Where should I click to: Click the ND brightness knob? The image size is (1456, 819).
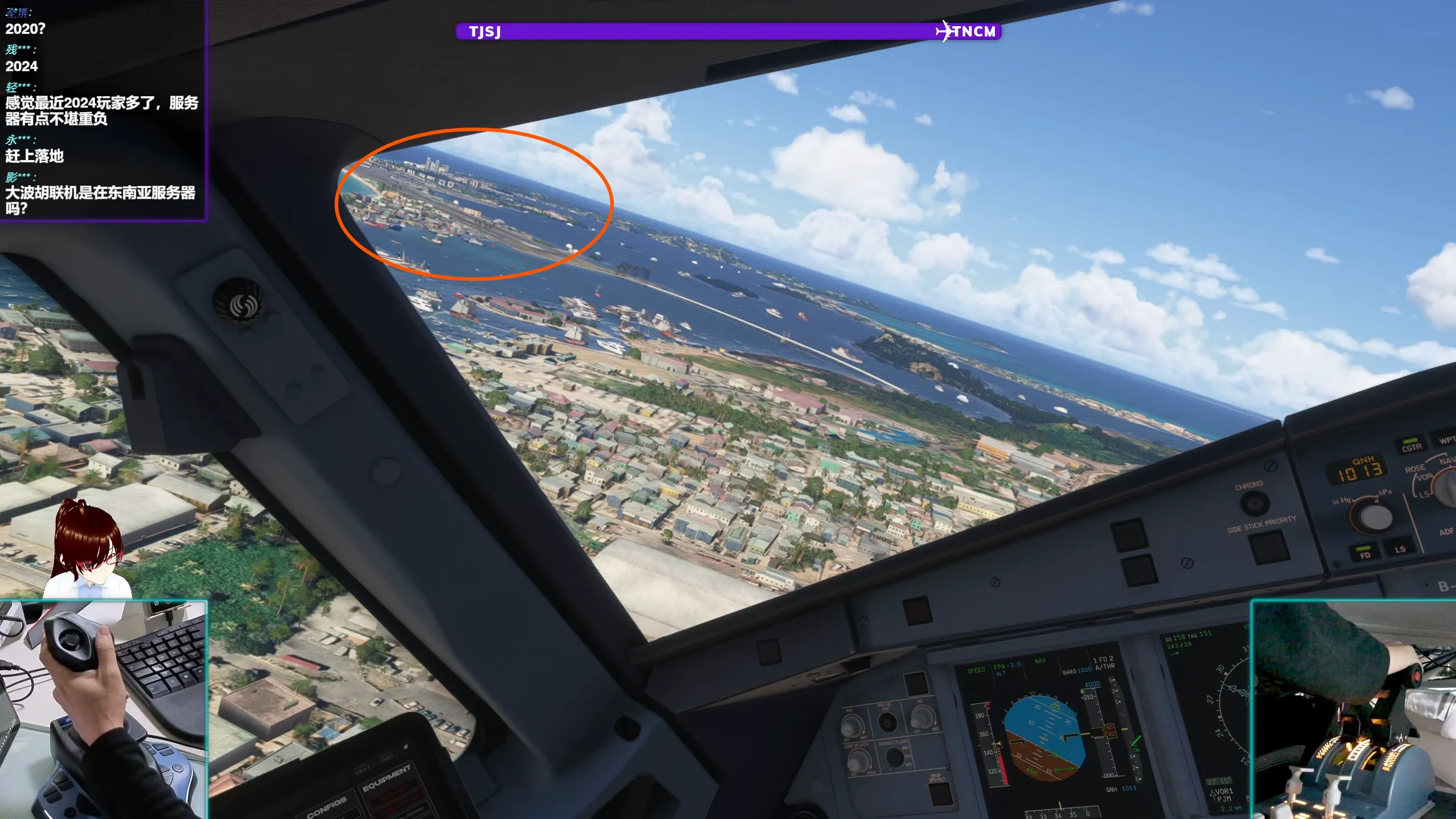pyautogui.click(x=922, y=717)
